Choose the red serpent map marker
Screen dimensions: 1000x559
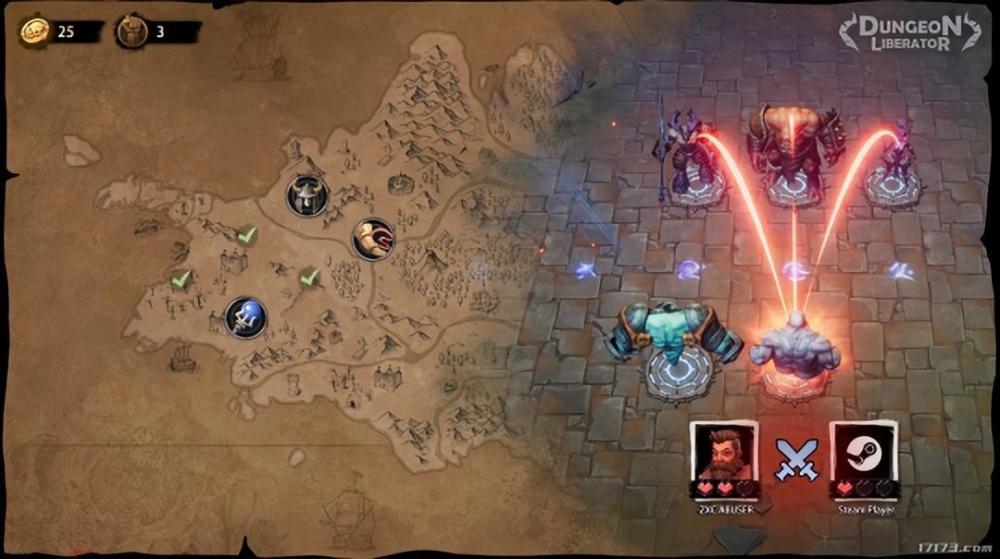click(372, 239)
